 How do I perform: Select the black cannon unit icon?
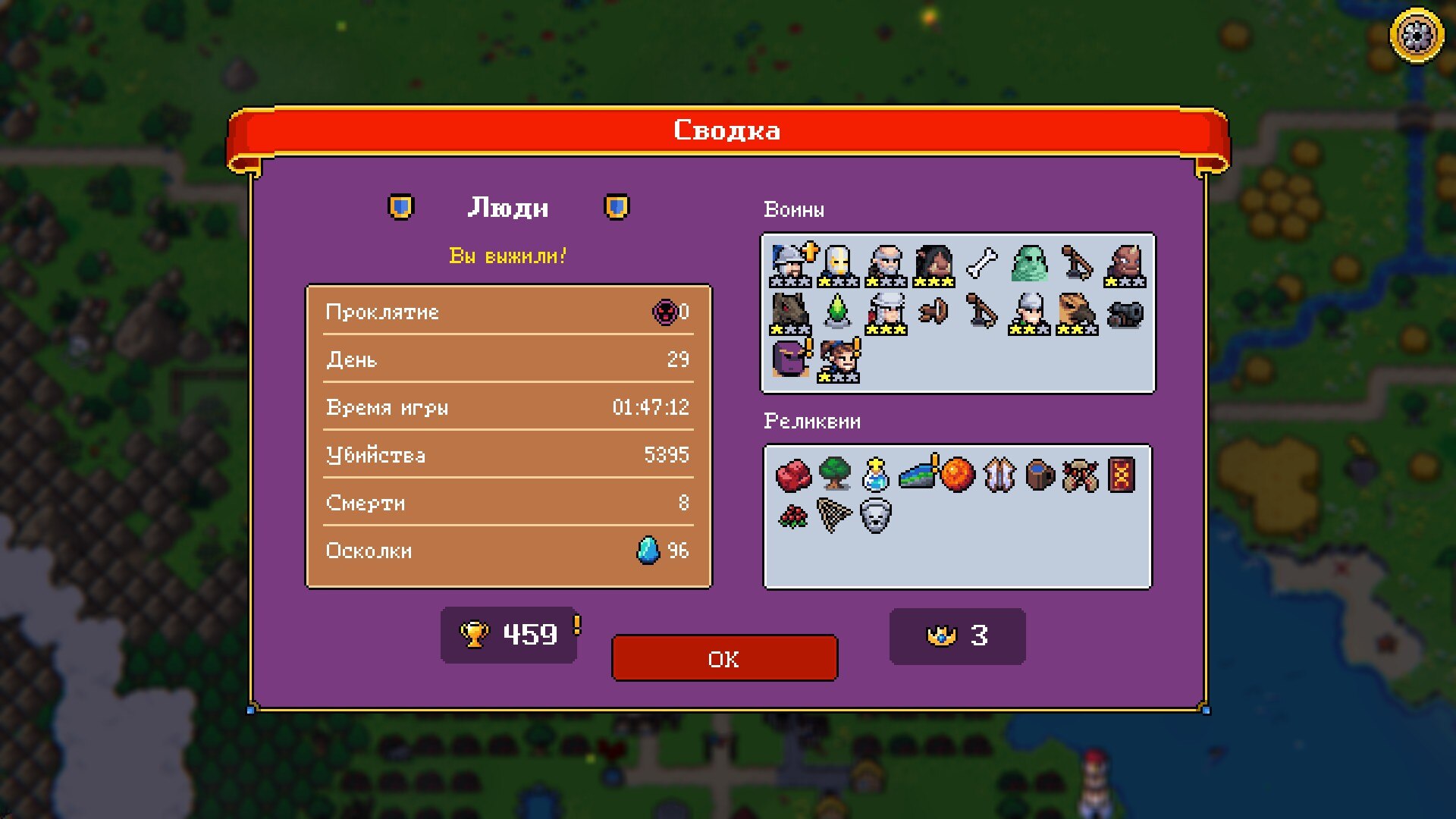point(1125,312)
